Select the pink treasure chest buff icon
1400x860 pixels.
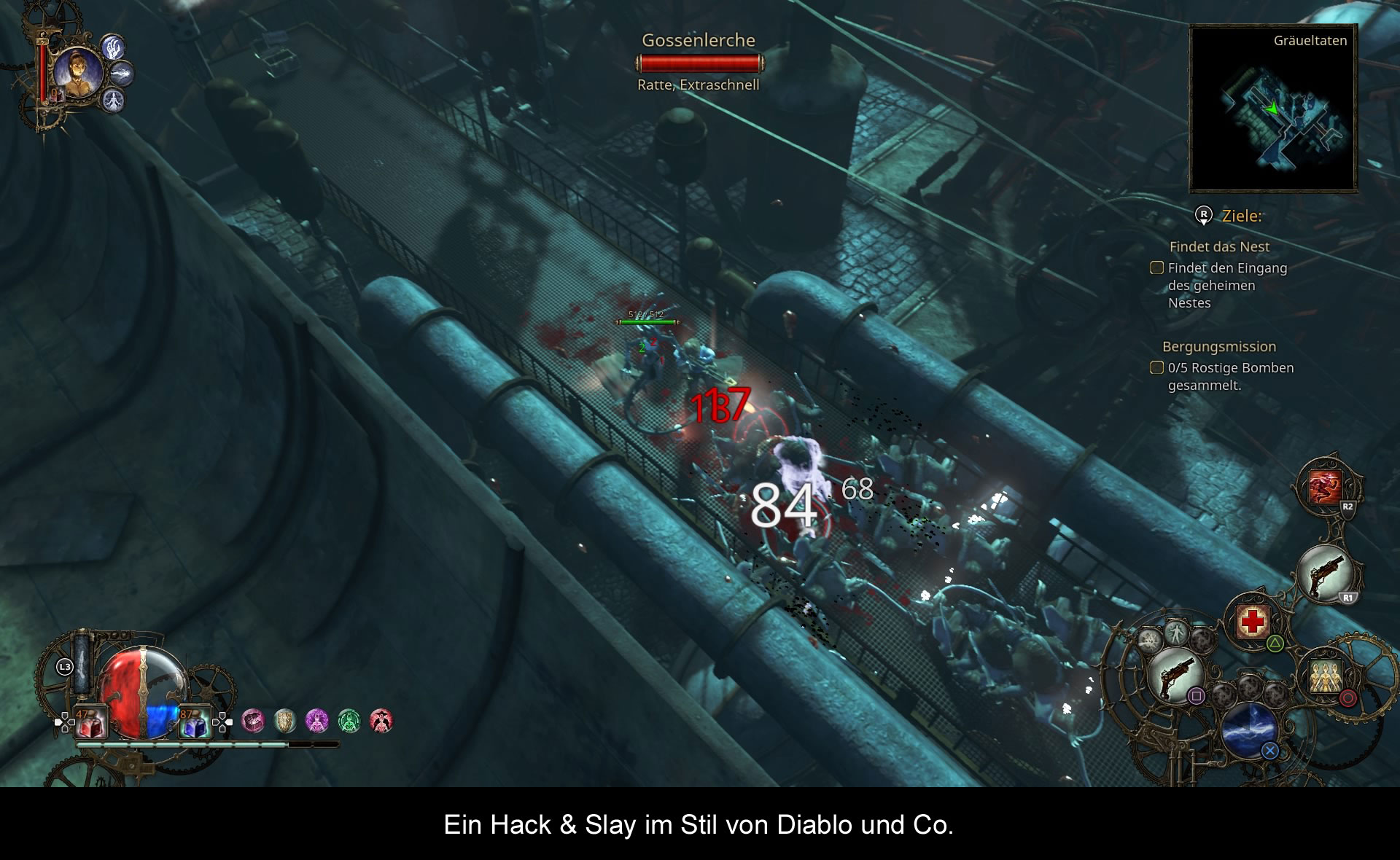(x=253, y=721)
